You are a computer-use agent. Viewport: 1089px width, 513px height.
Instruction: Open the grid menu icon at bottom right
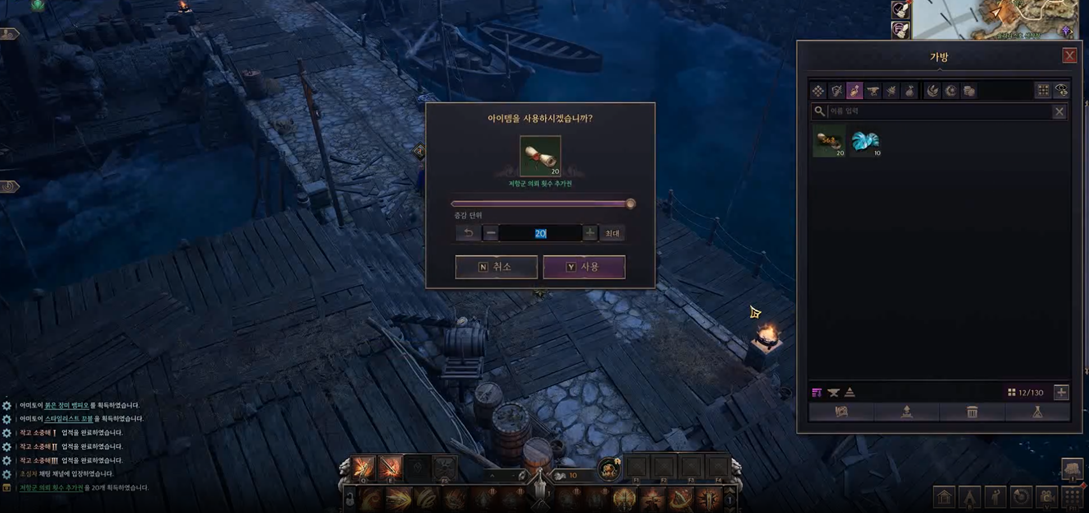pyautogui.click(x=1073, y=497)
